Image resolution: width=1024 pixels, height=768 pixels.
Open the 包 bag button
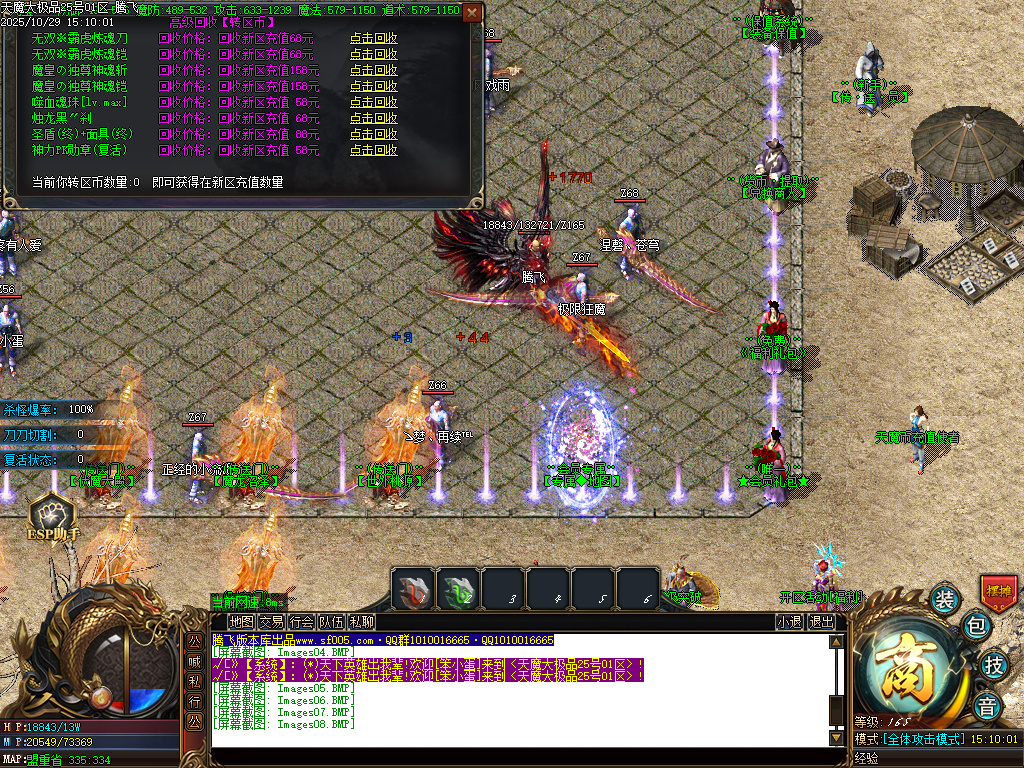[976, 627]
